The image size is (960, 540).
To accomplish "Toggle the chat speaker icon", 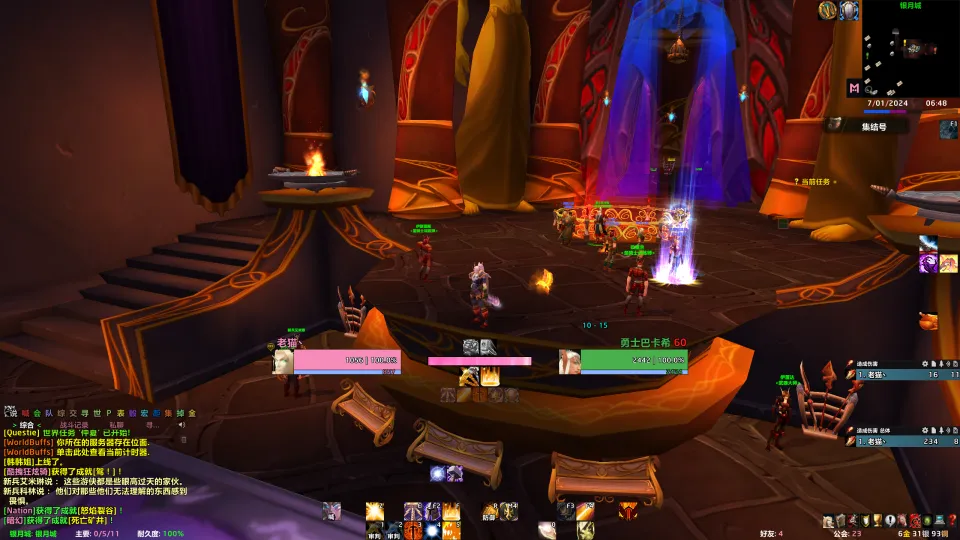I will 182,425.
